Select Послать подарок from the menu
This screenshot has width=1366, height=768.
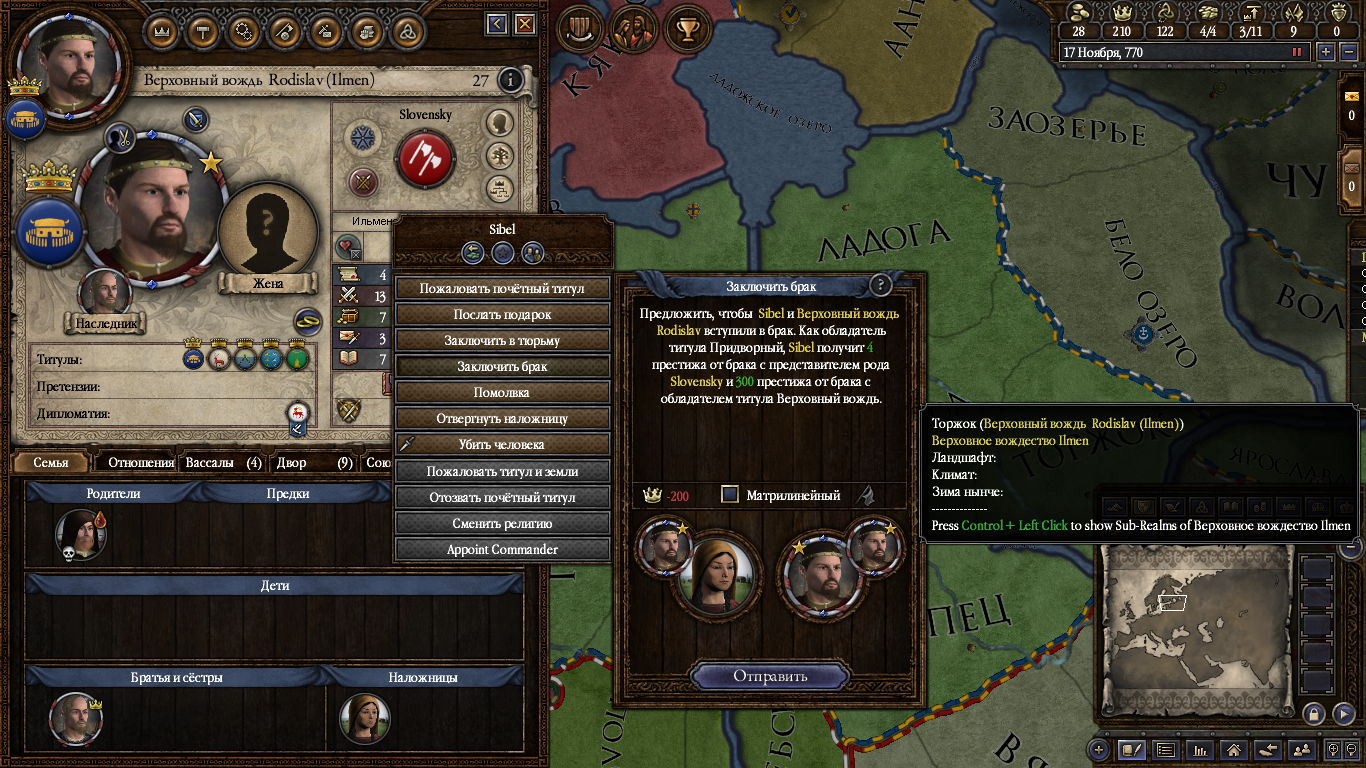(502, 314)
